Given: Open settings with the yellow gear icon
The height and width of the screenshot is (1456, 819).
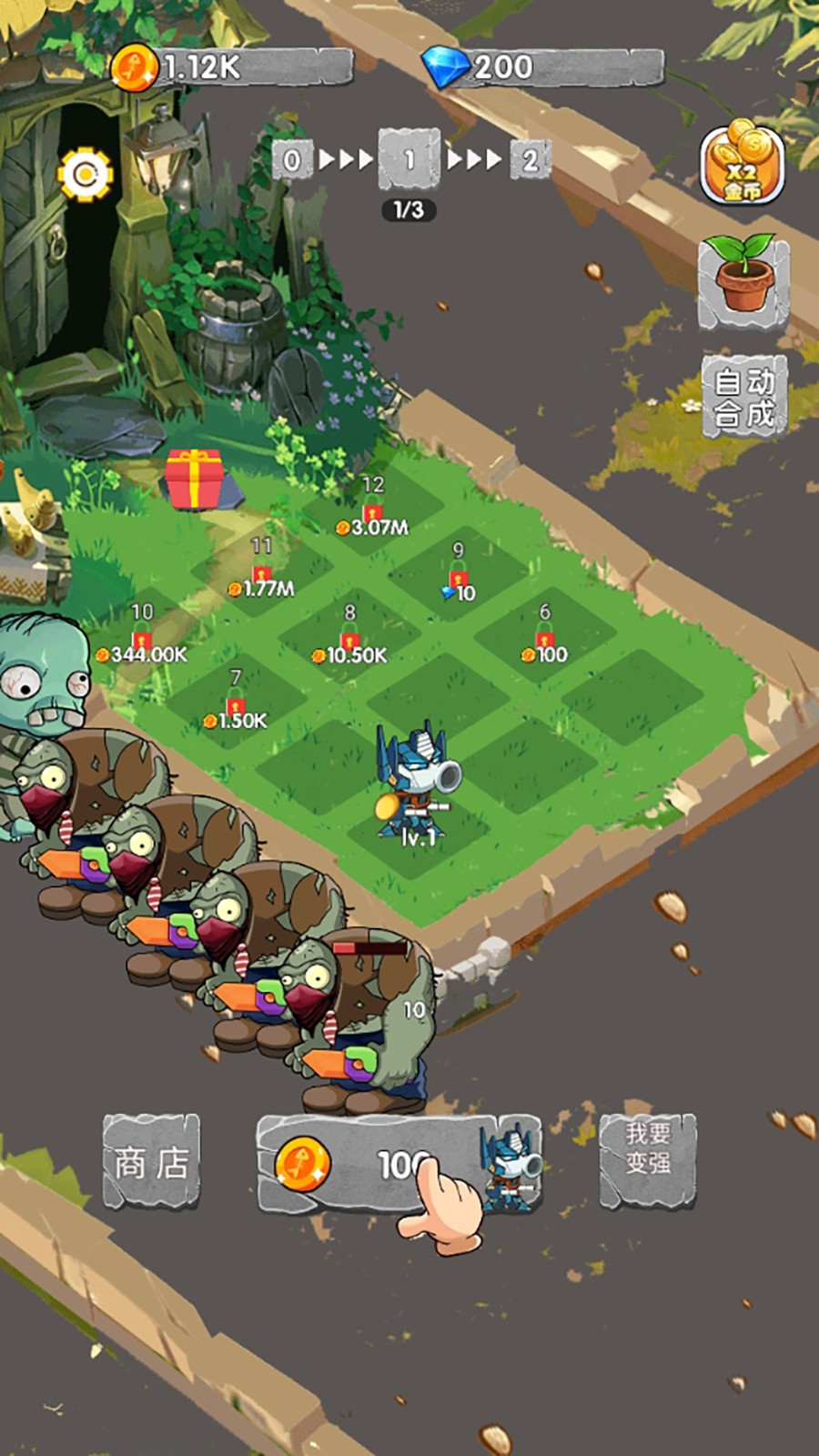Looking at the screenshot, I should coord(86,173).
